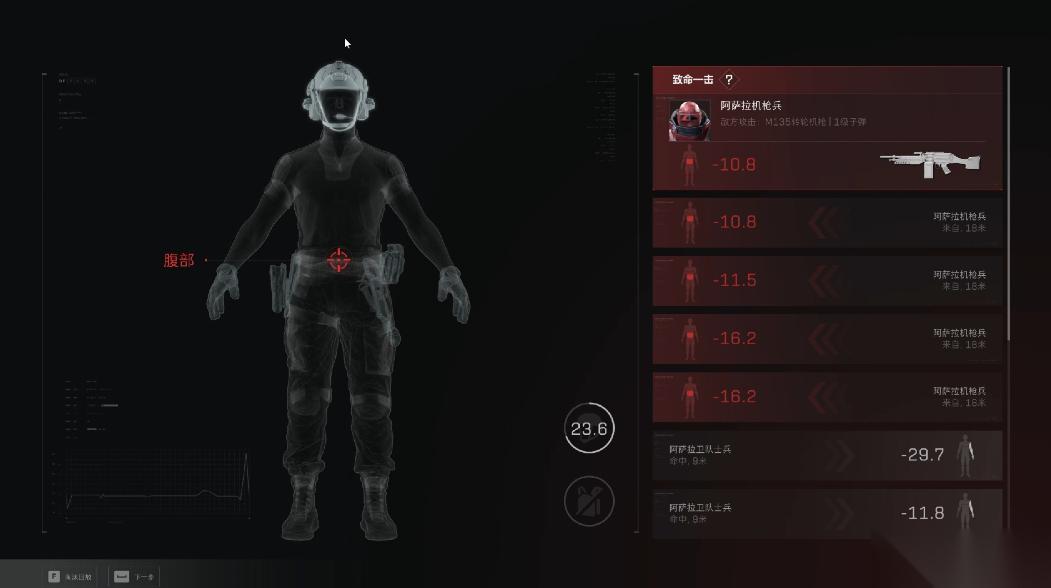Select the -11.5 damage record row
This screenshot has height=588, width=1051.
(x=827, y=281)
